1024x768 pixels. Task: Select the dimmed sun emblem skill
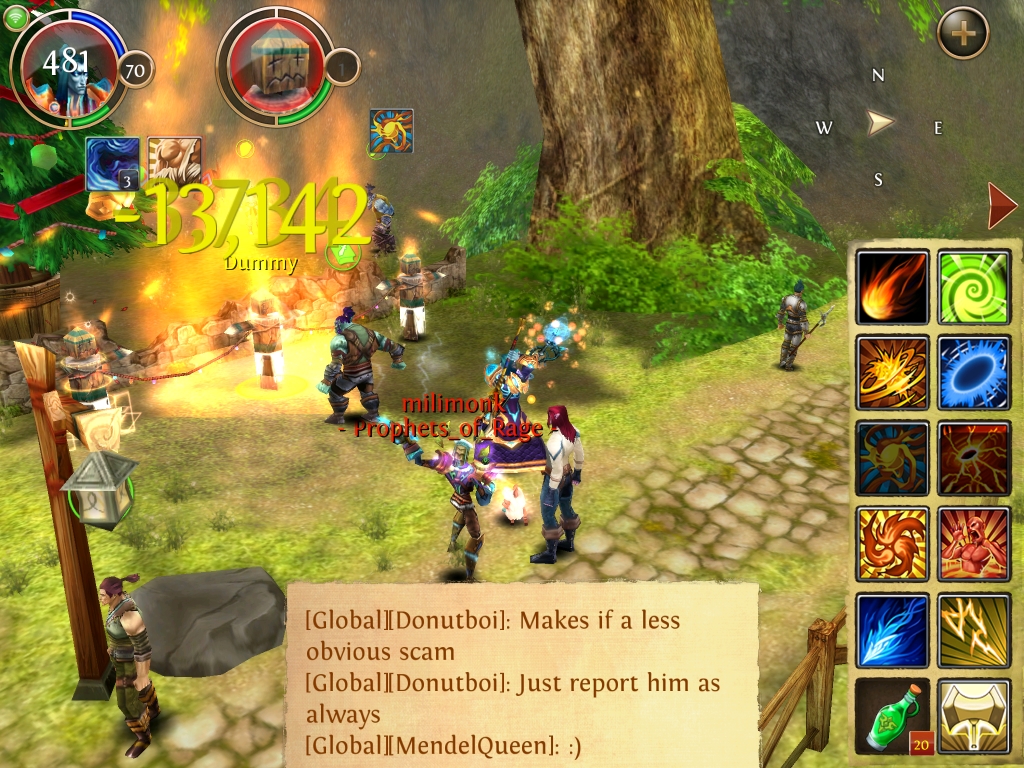893,458
